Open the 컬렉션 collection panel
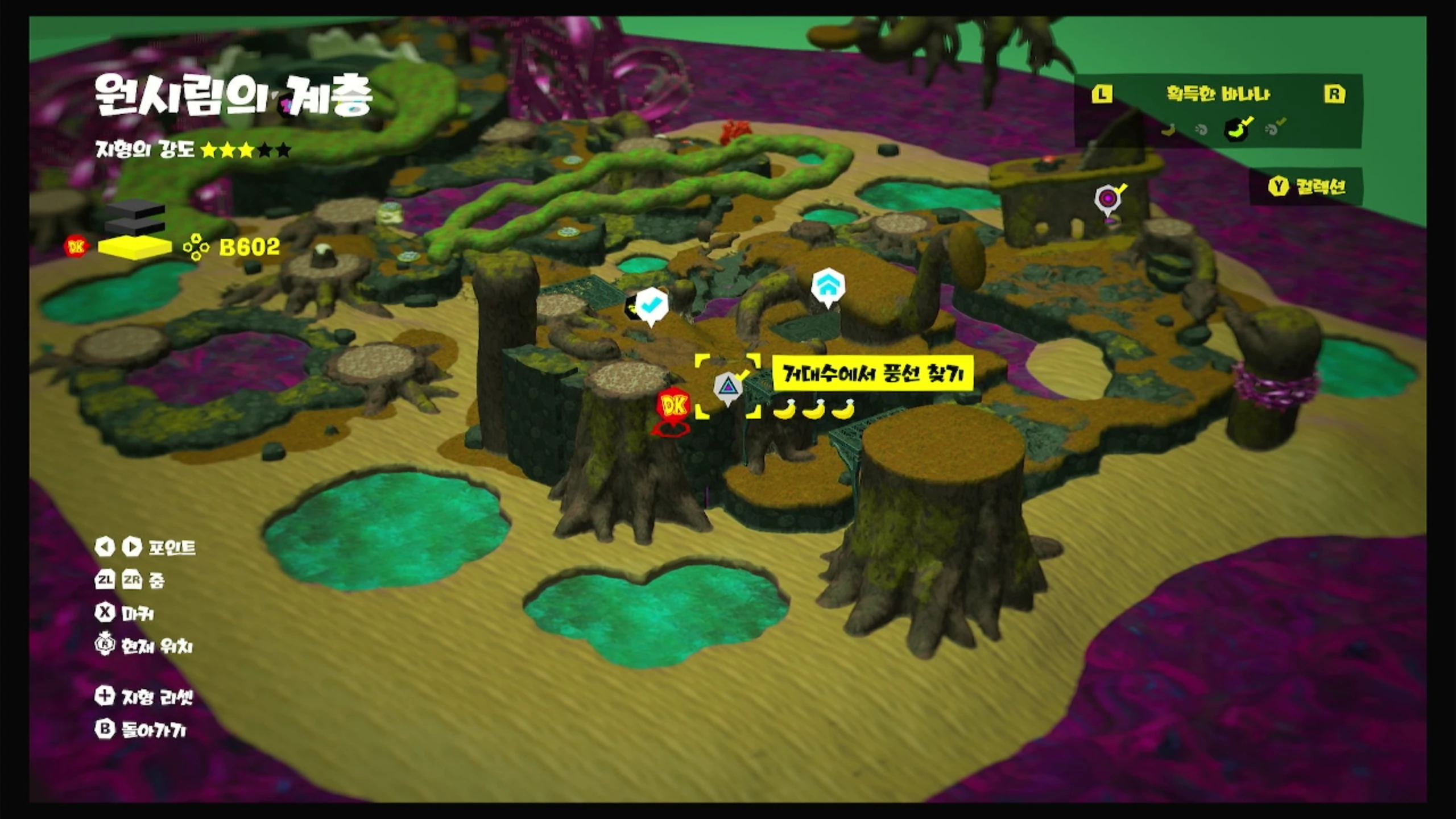 [x=1308, y=187]
